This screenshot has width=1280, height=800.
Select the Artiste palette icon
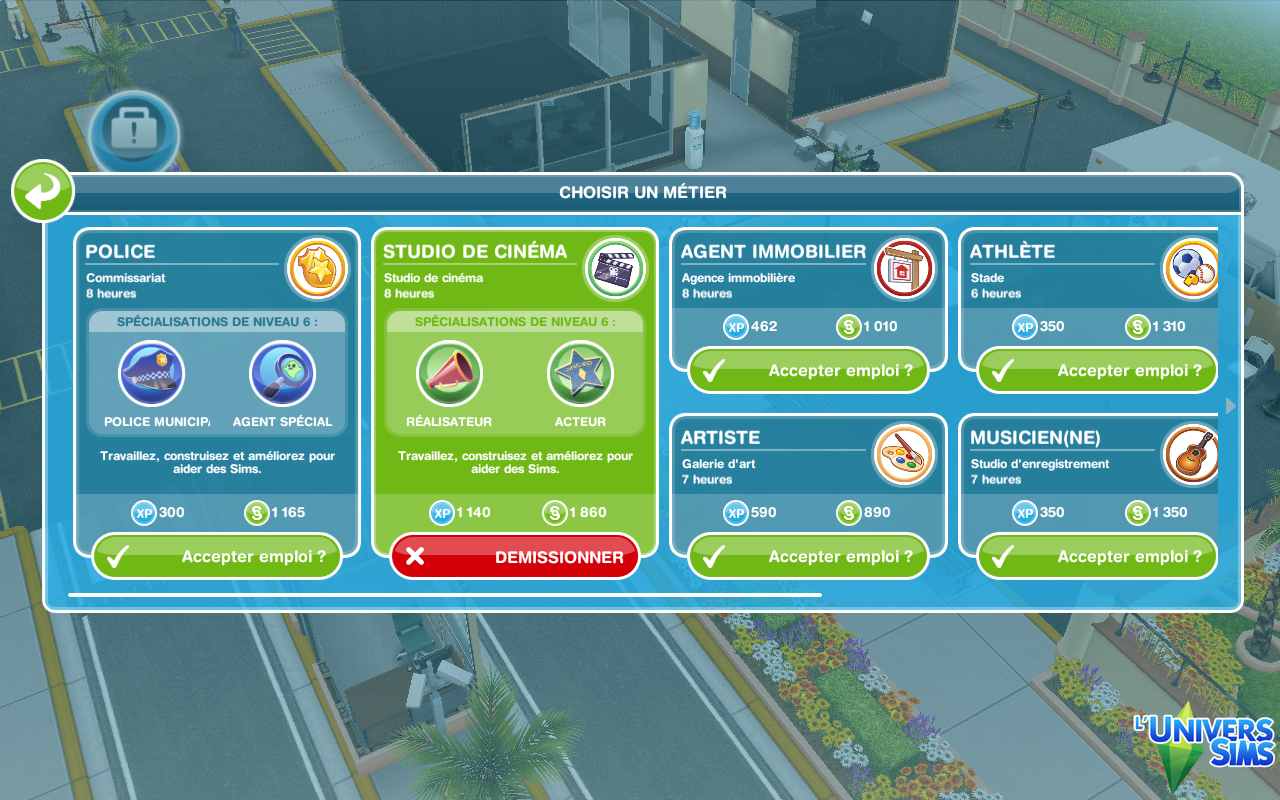tap(903, 455)
